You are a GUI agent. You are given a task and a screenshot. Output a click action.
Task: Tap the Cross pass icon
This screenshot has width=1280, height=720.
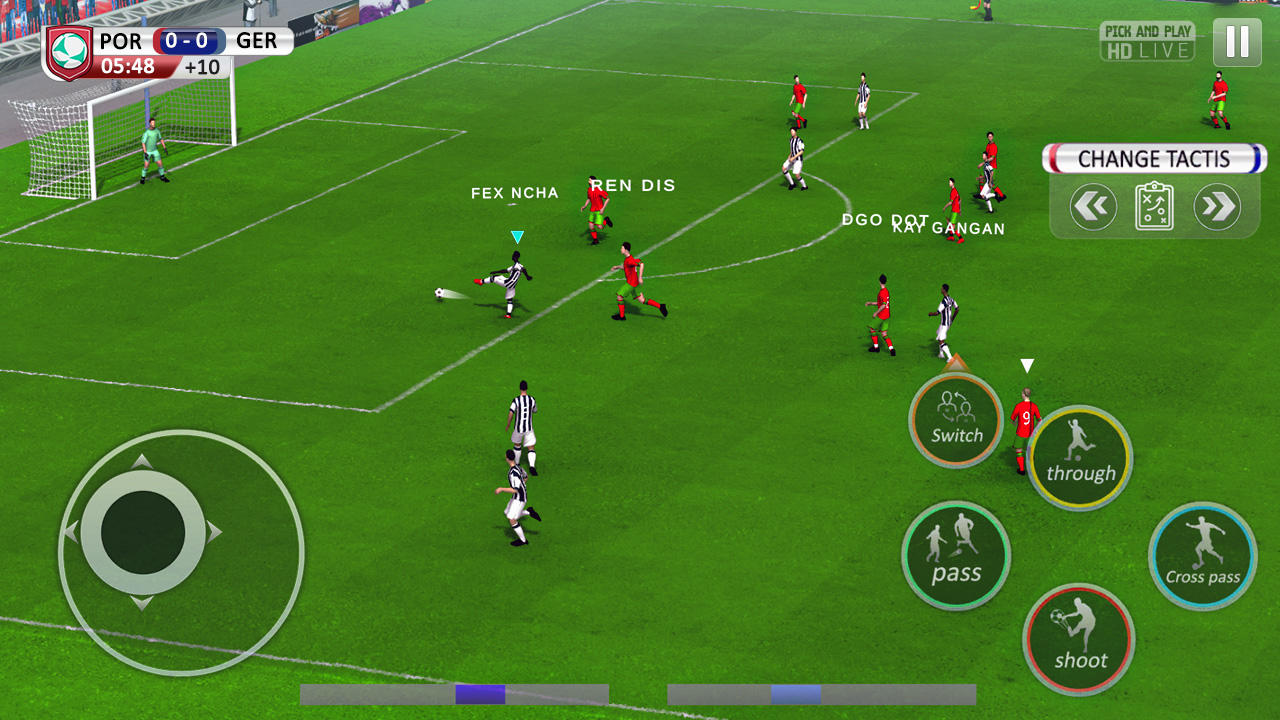tap(1202, 556)
